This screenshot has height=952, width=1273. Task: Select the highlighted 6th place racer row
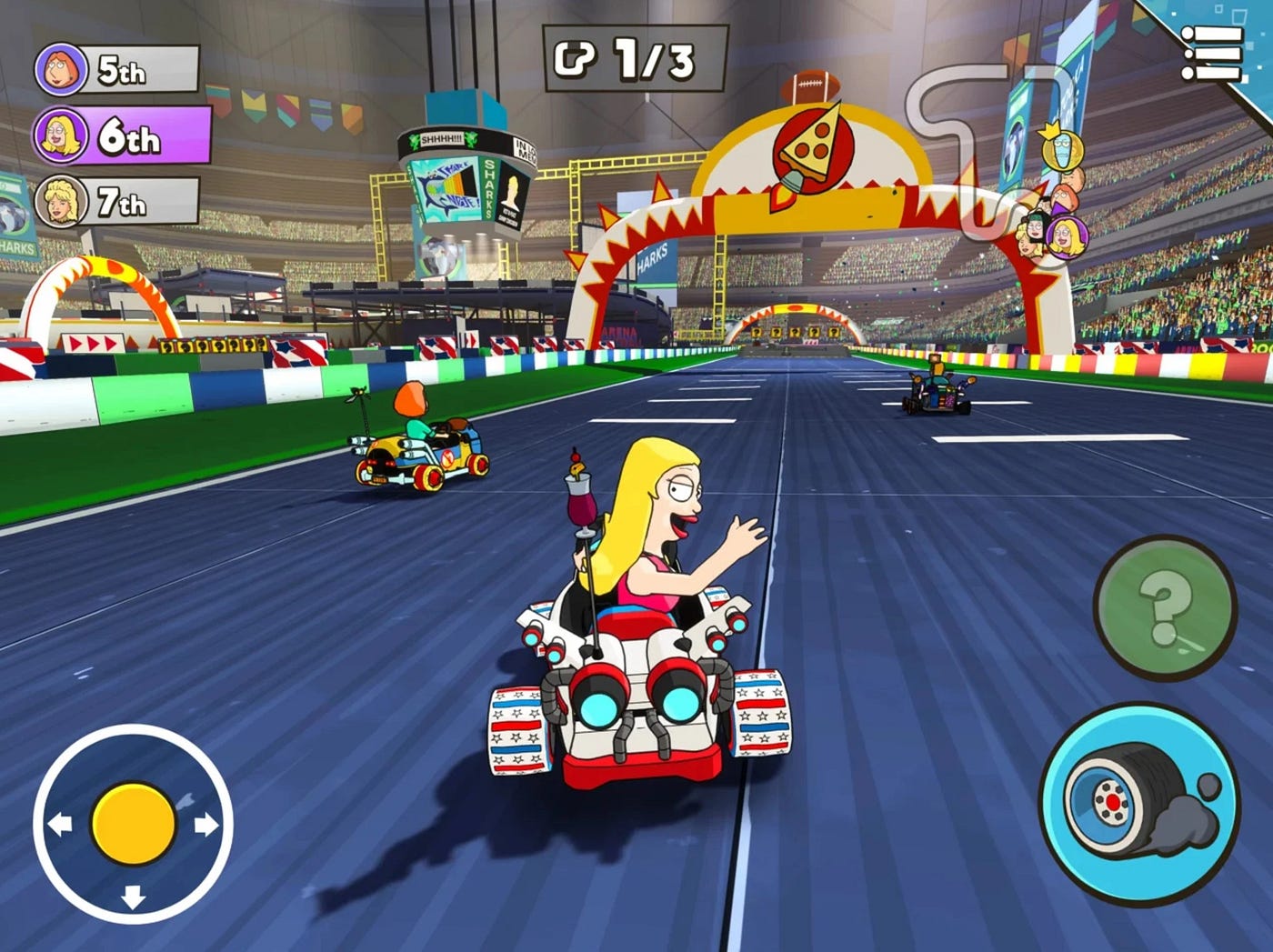coord(123,135)
